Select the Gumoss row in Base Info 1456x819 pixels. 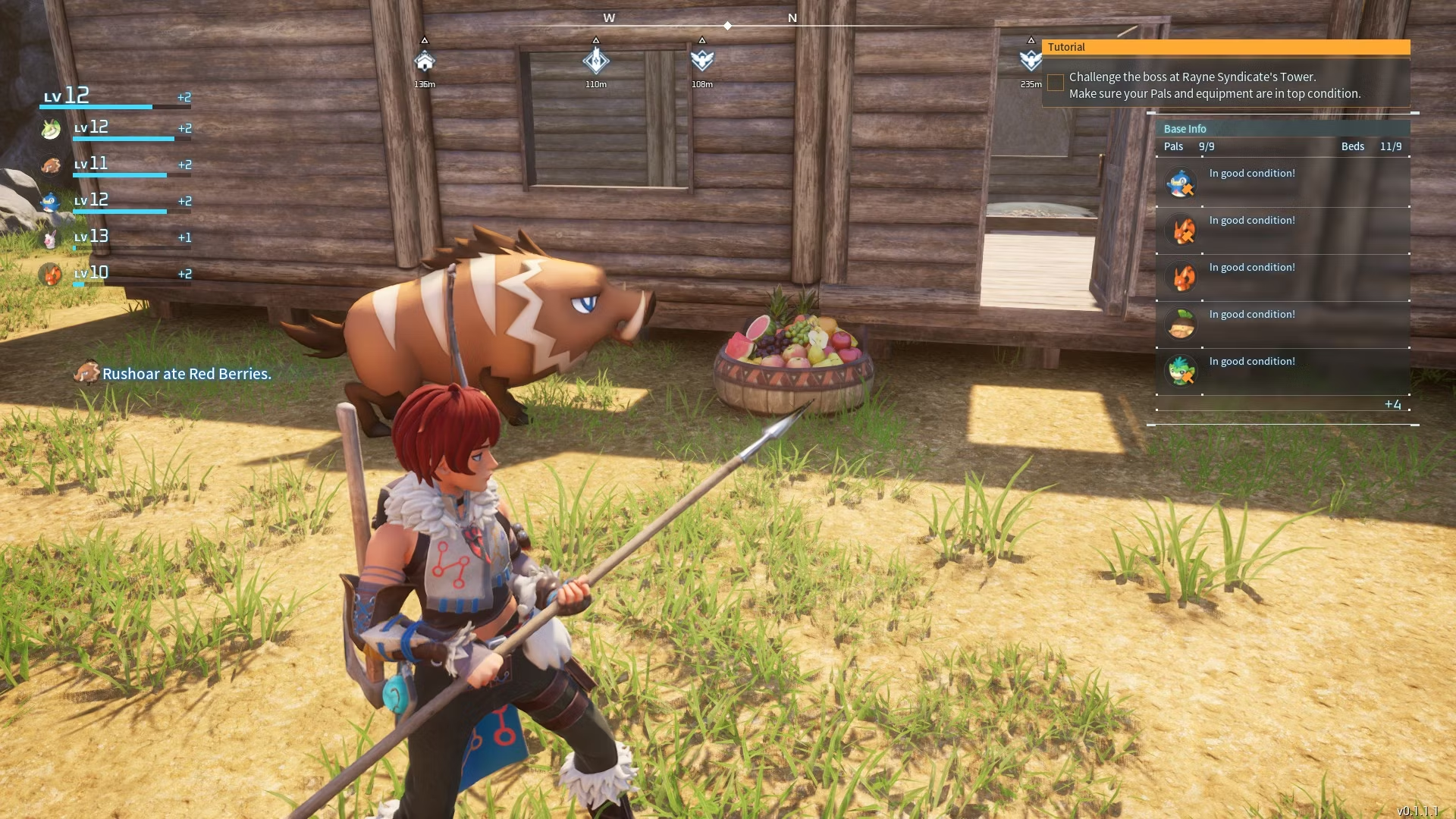pos(1282,325)
